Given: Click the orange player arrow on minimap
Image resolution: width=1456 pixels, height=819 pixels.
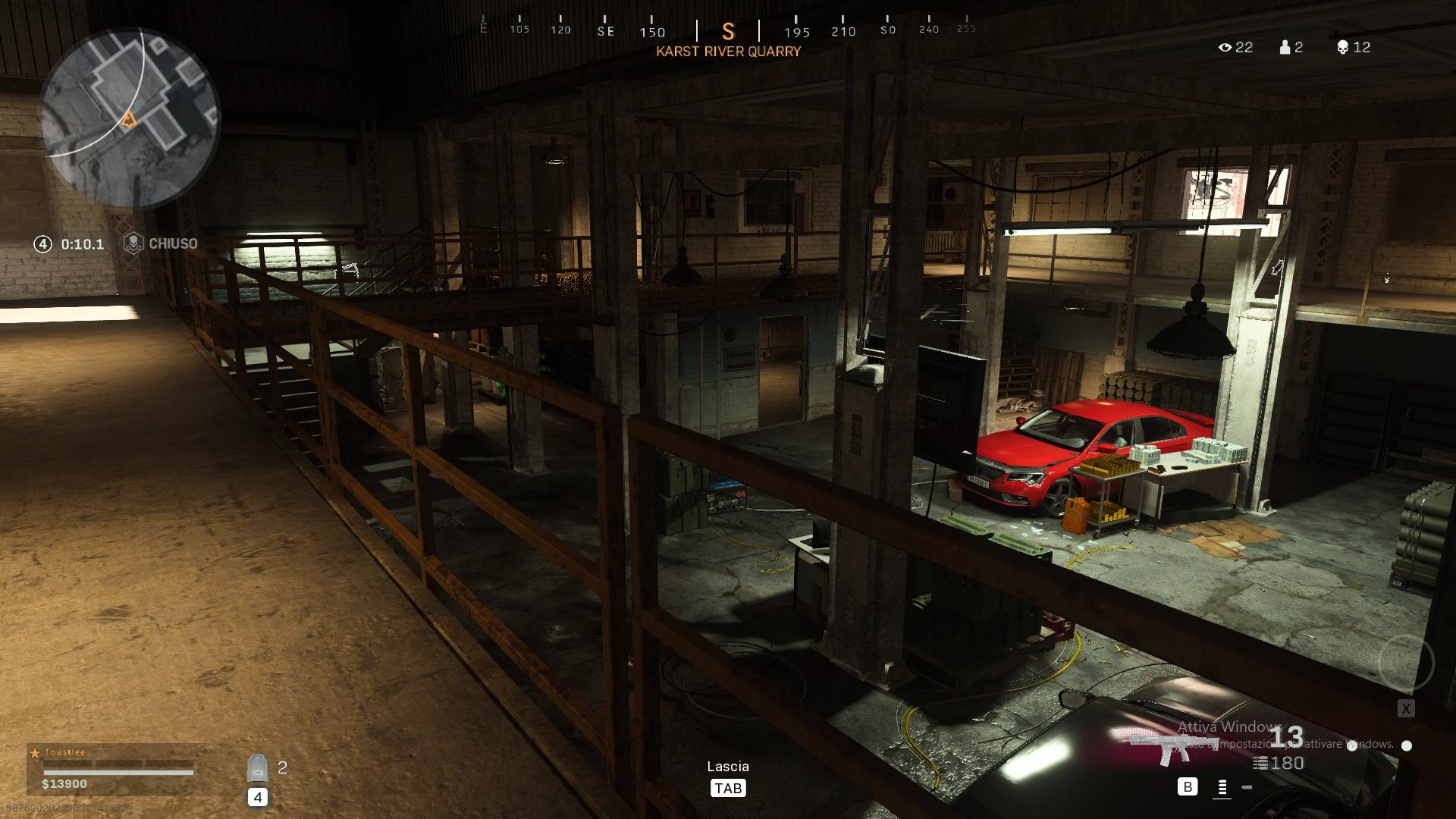Looking at the screenshot, I should click(x=129, y=119).
